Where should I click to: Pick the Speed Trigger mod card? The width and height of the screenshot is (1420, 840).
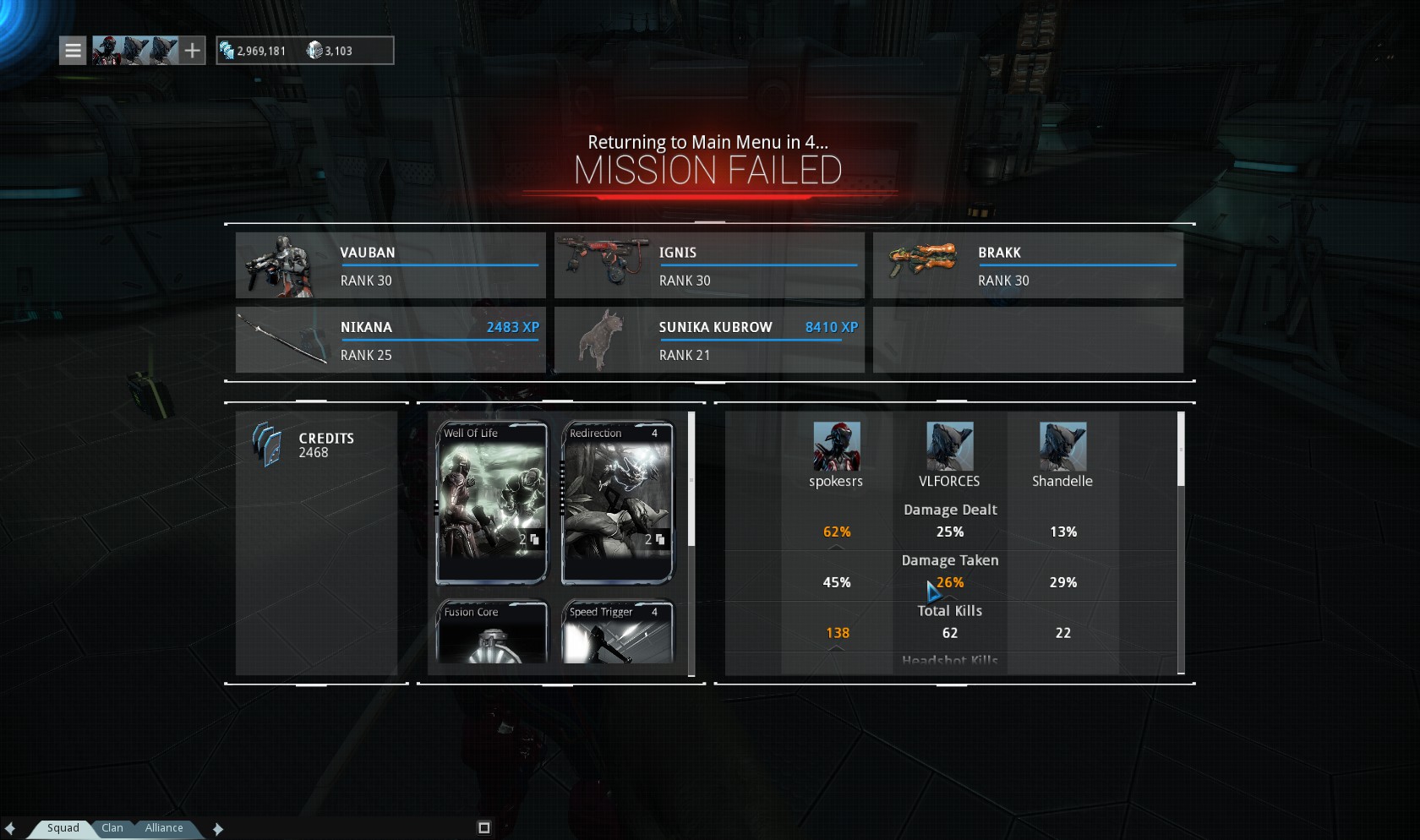(617, 631)
